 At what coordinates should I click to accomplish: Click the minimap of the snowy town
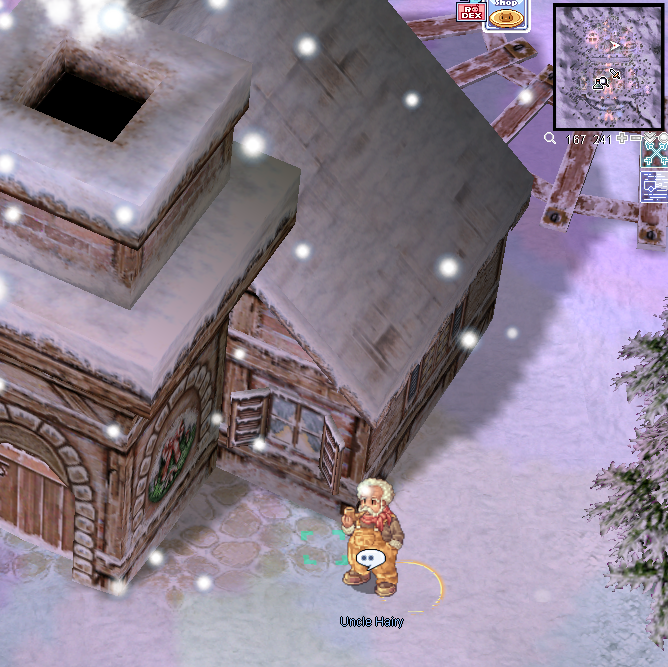(609, 66)
